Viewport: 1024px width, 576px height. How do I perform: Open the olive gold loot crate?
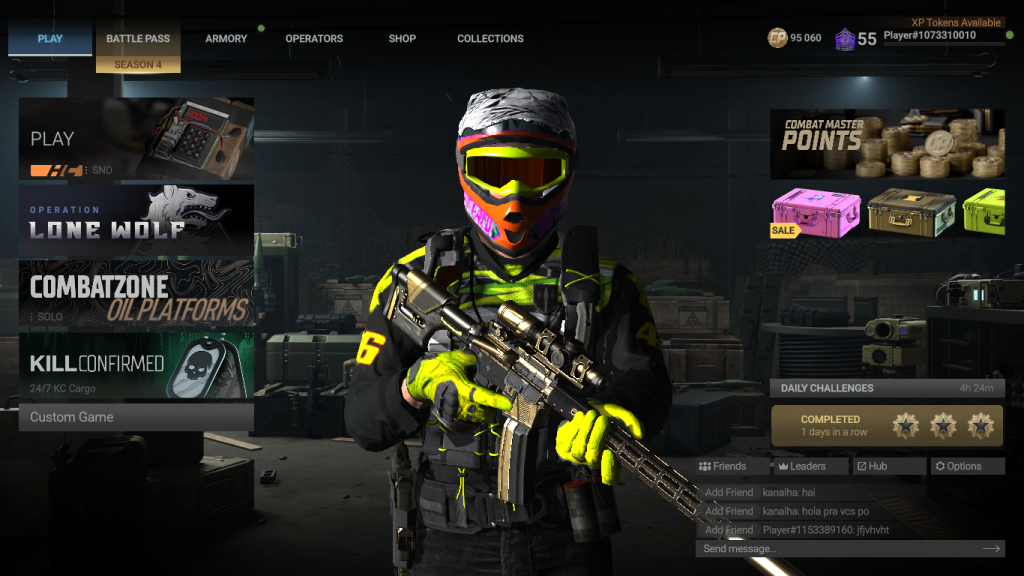(x=911, y=212)
